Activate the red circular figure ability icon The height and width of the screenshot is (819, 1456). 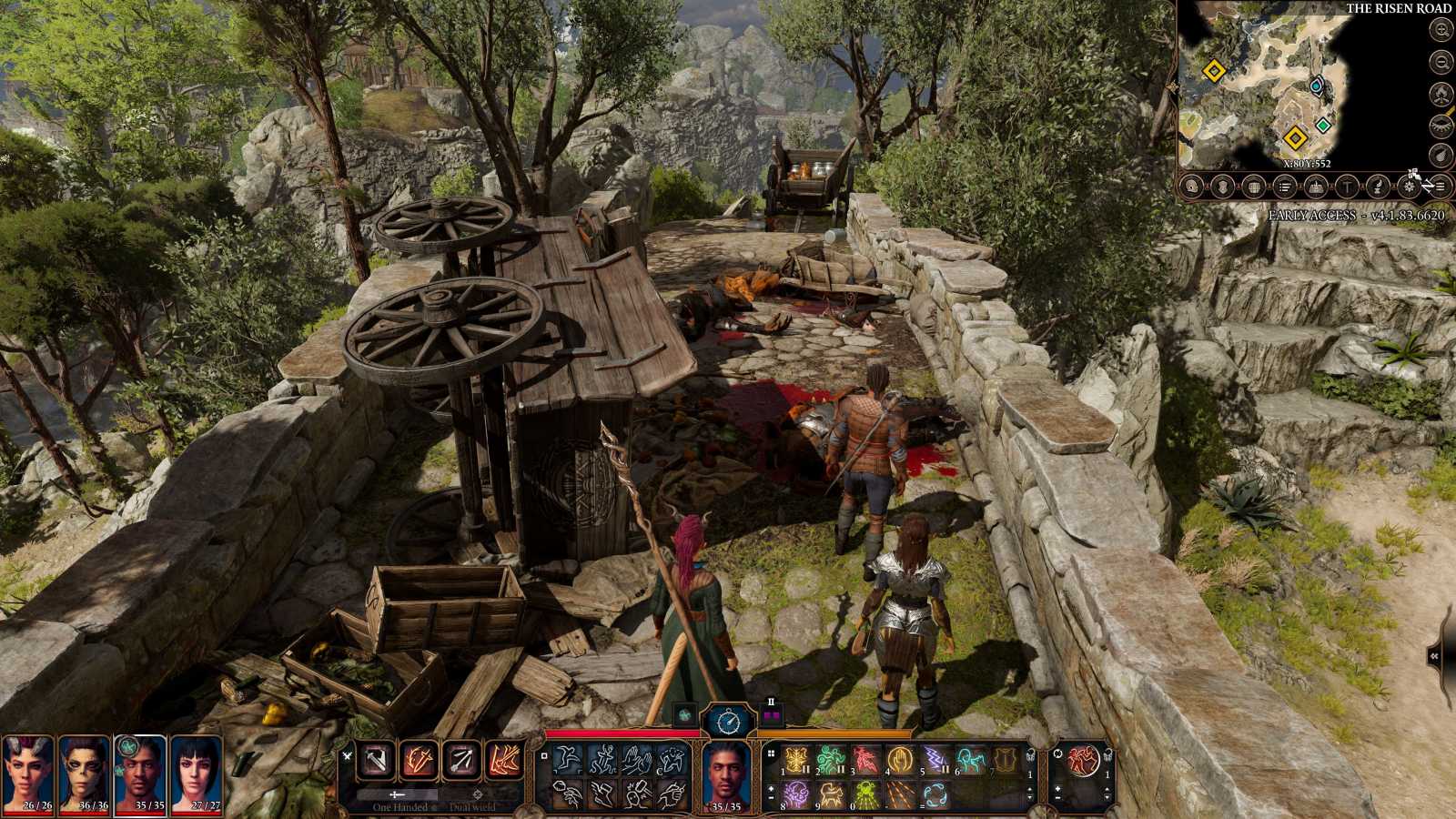click(x=1083, y=759)
